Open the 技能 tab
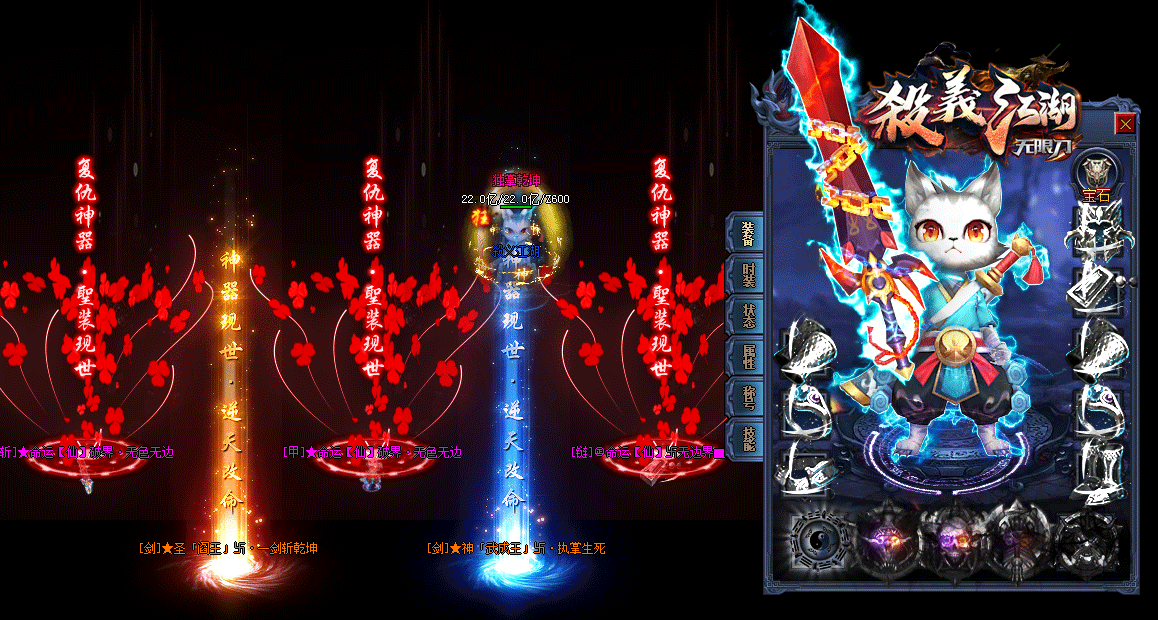Viewport: 1158px width, 620px height. pyautogui.click(x=749, y=438)
